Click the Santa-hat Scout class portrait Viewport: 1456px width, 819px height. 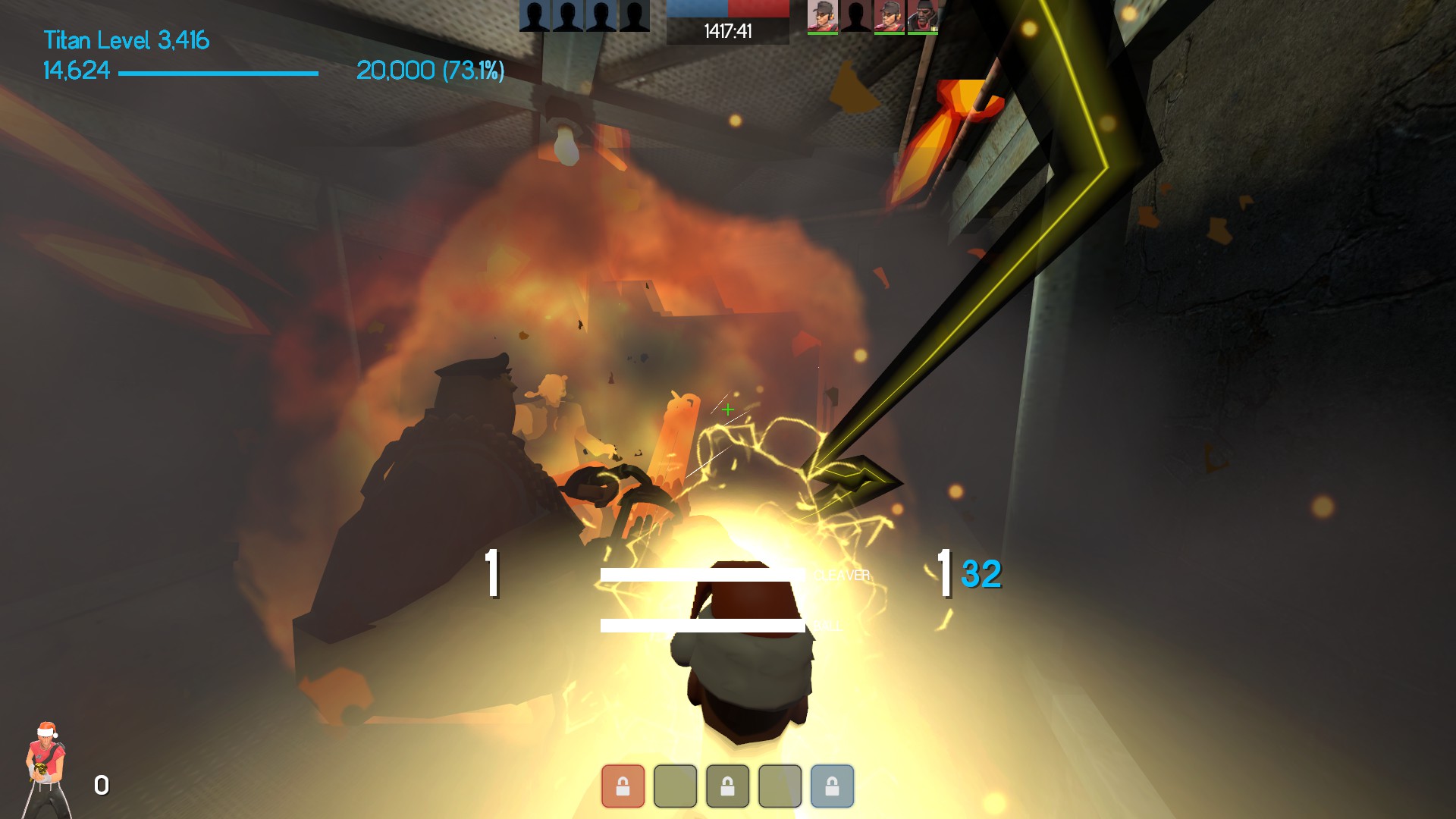pos(46,767)
